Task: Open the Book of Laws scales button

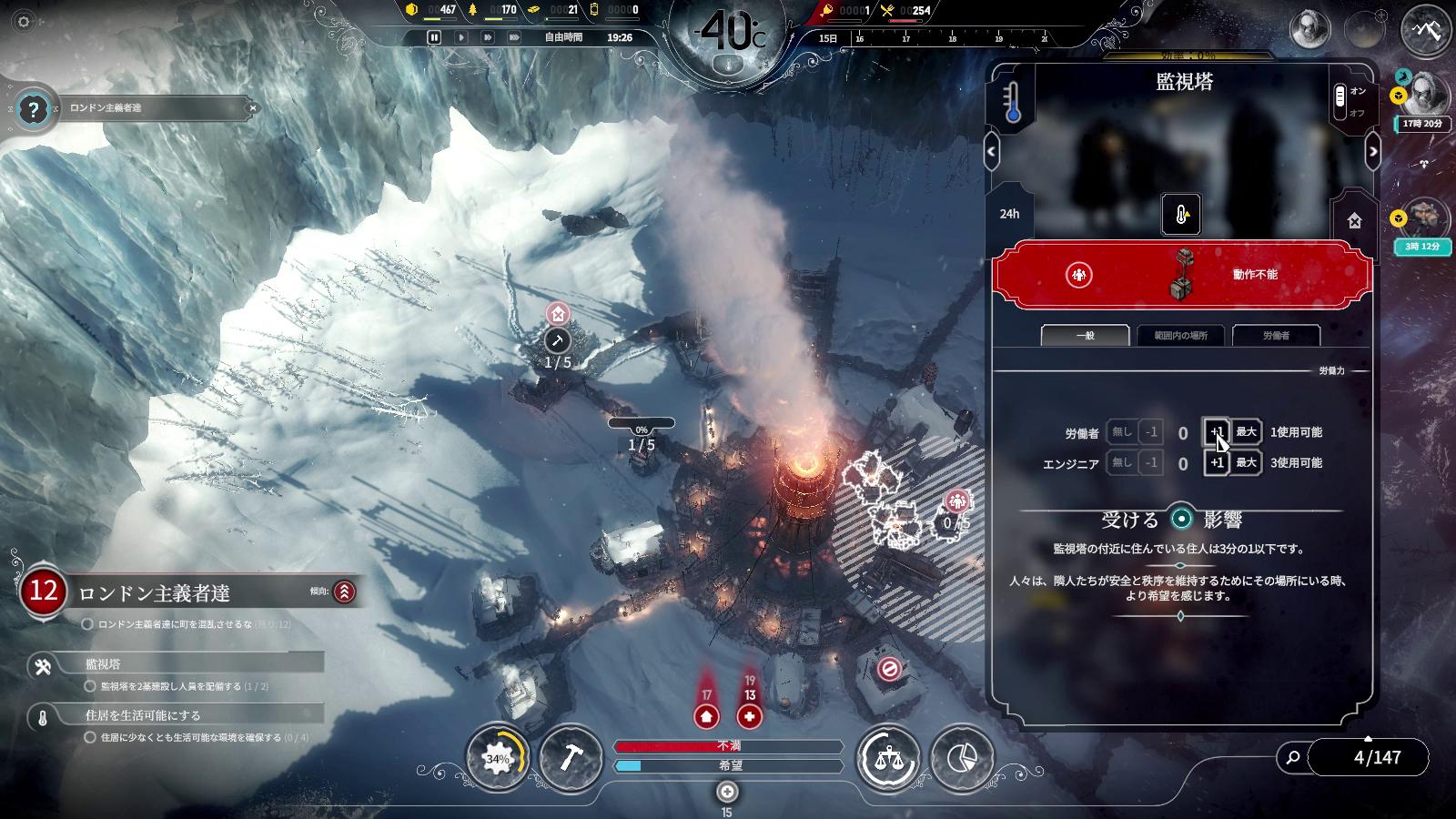Action: (x=888, y=757)
